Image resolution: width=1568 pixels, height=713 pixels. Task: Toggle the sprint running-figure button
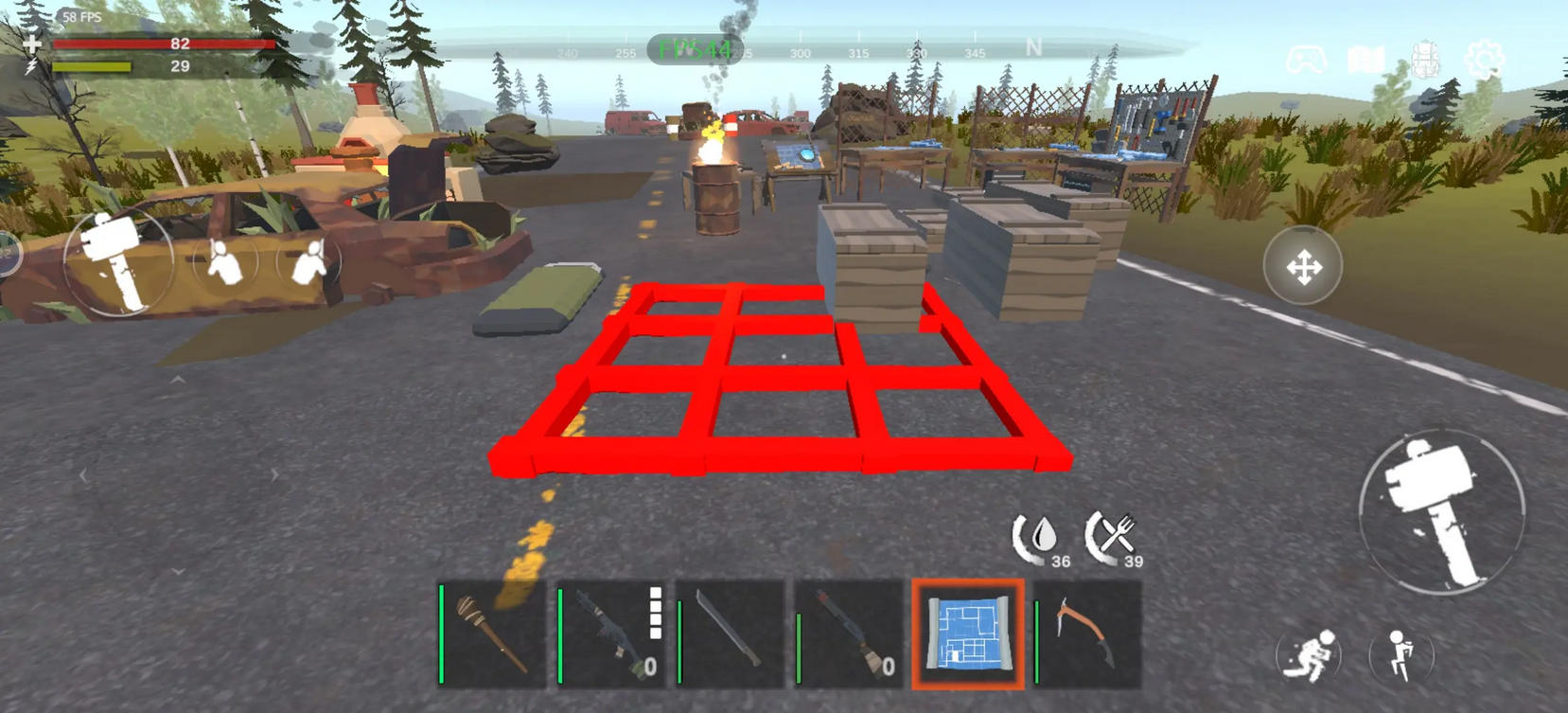(x=1311, y=654)
